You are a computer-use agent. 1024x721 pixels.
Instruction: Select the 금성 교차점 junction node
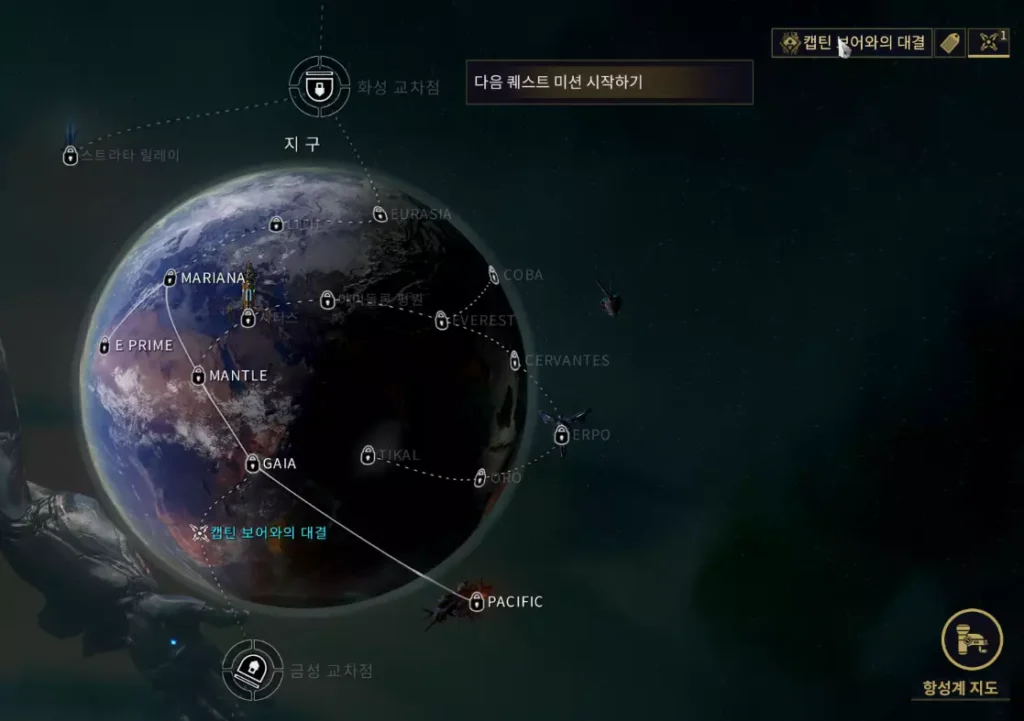[251, 670]
